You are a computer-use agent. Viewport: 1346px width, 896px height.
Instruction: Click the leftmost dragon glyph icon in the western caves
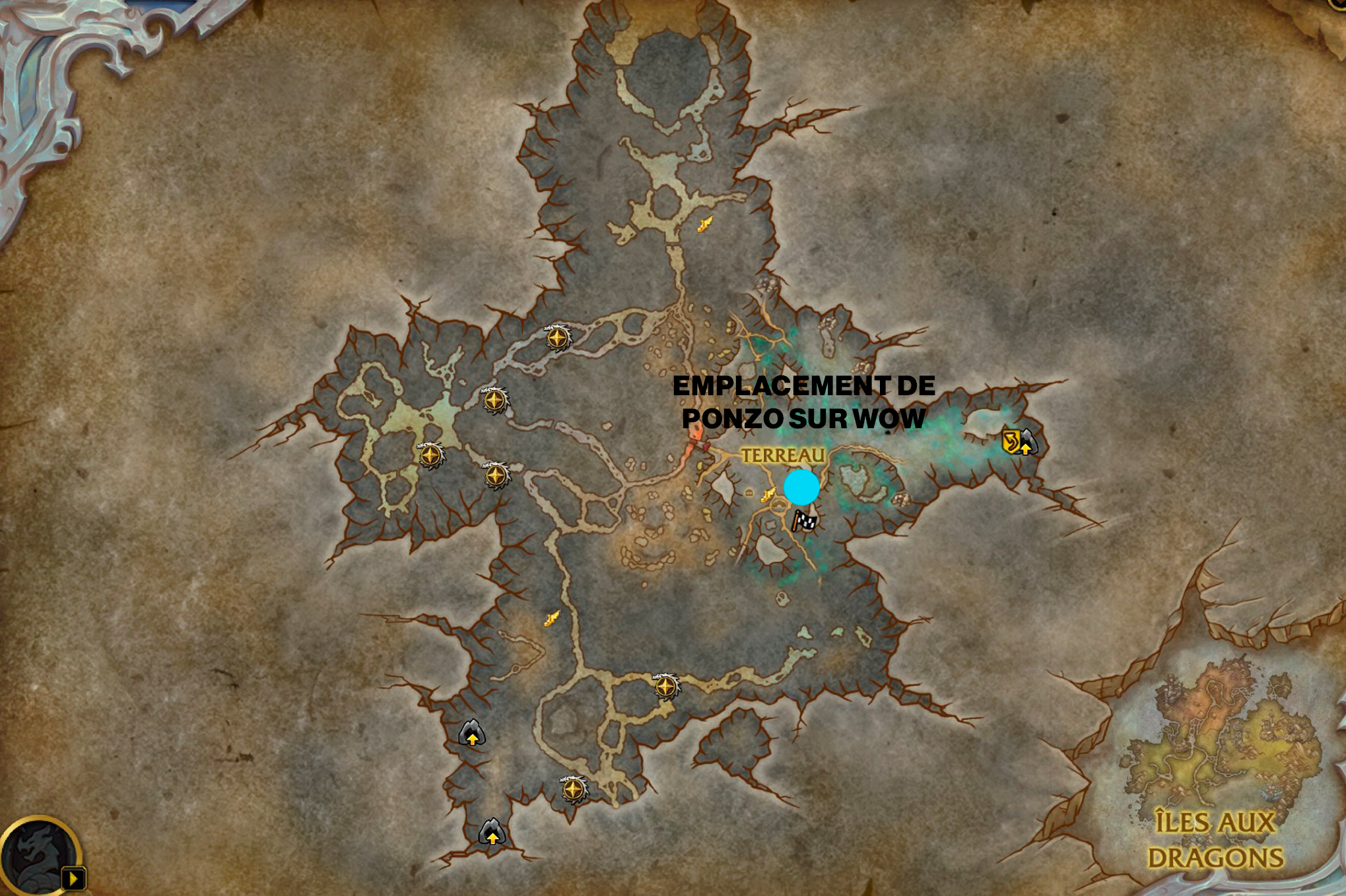pos(429,455)
